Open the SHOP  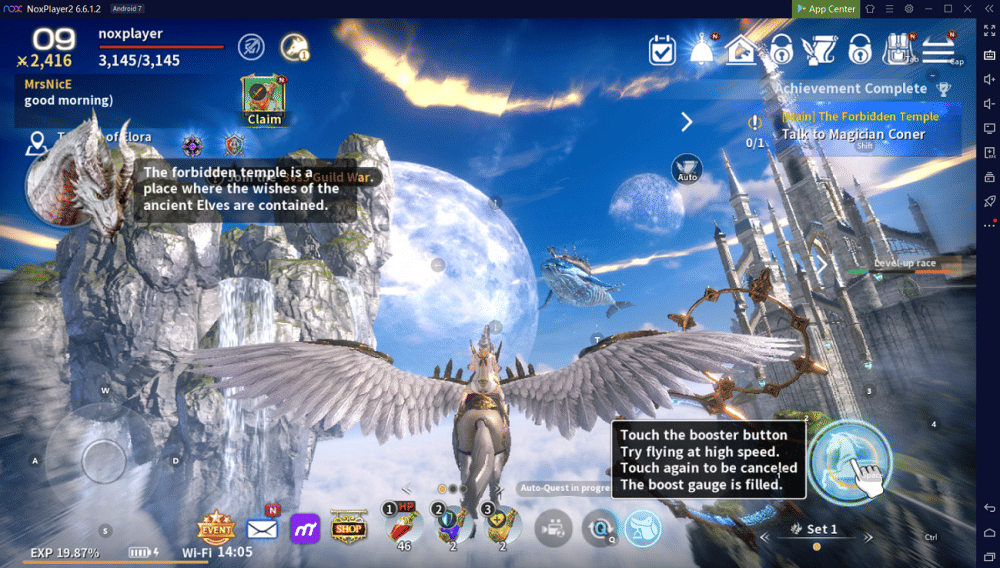[x=349, y=527]
